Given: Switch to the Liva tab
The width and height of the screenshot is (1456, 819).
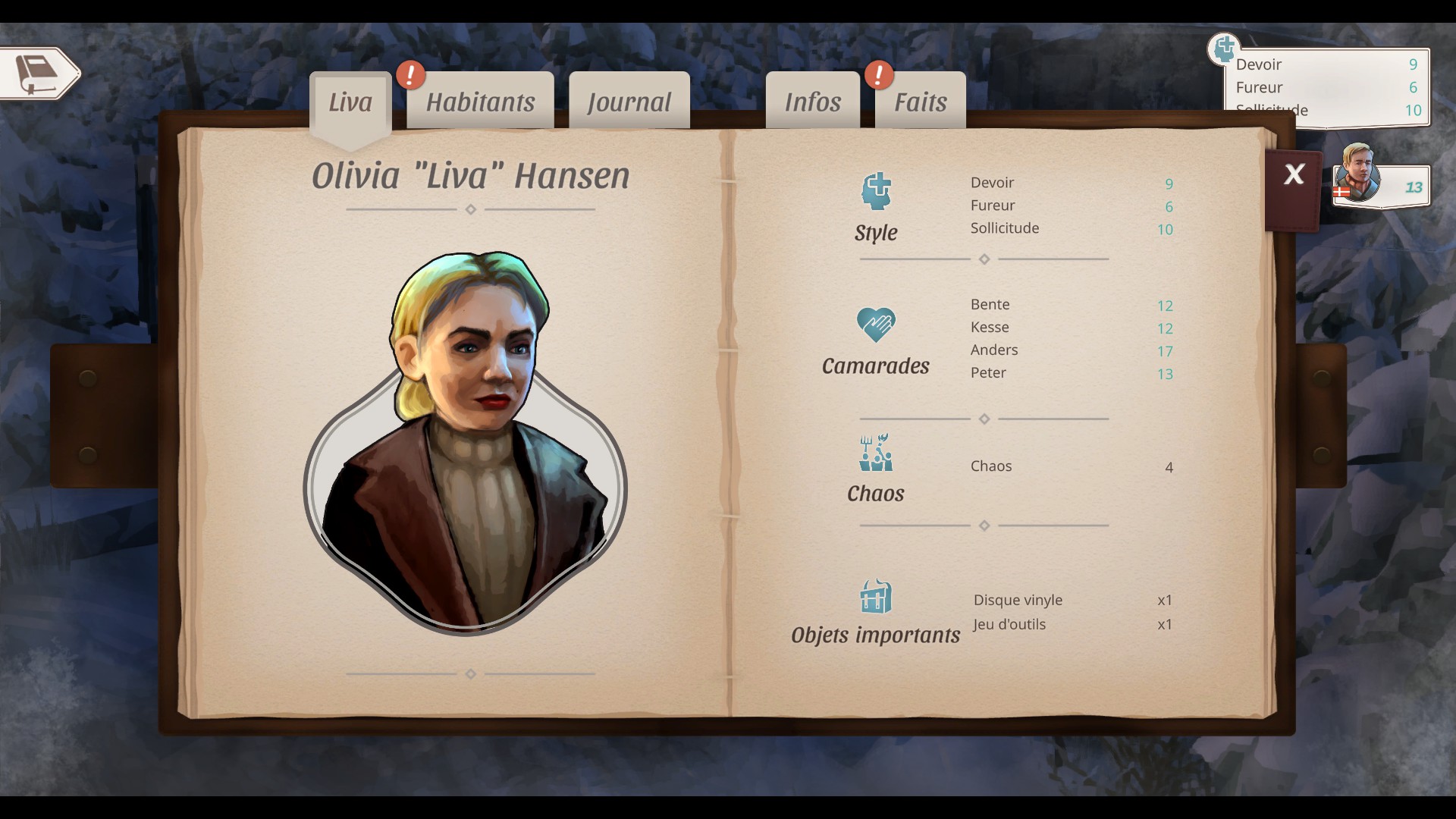Looking at the screenshot, I should [350, 102].
